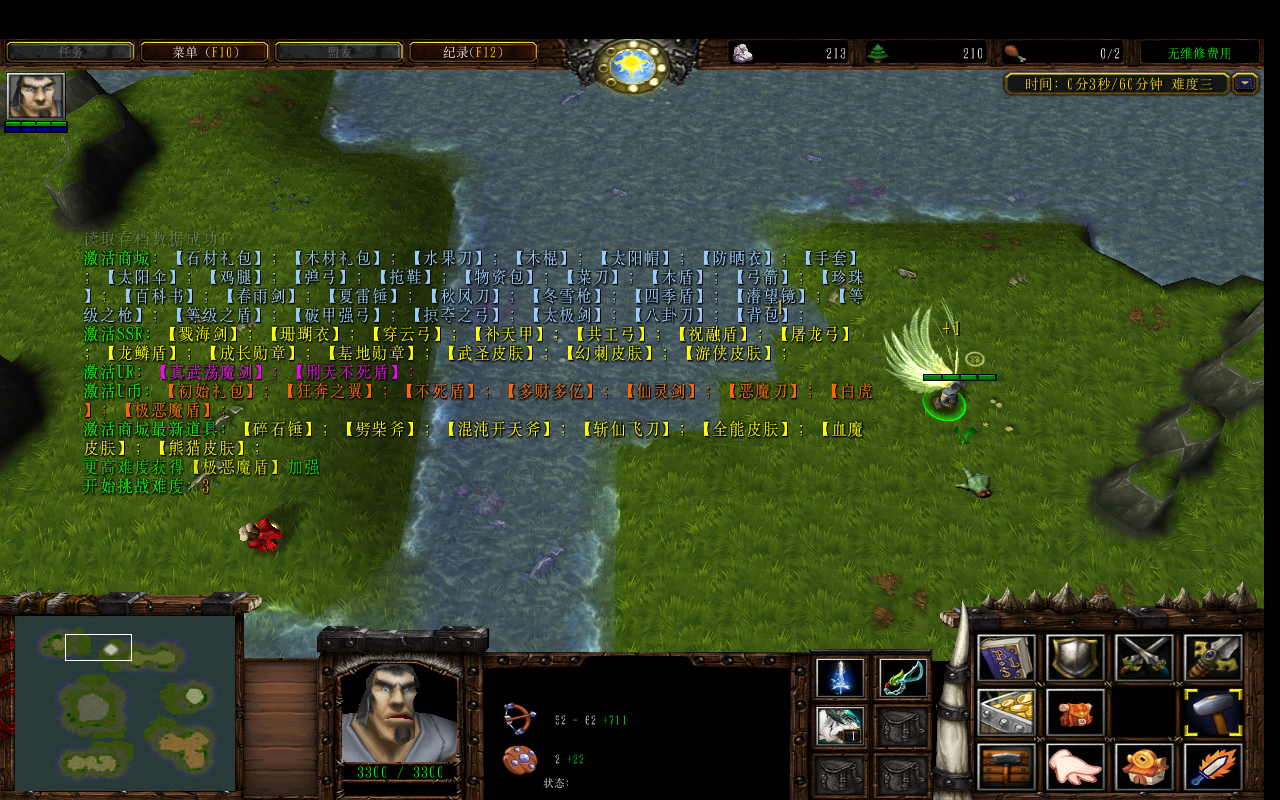Click the gold-hilted sword command icon
The width and height of the screenshot is (1280, 800).
[x=1214, y=658]
